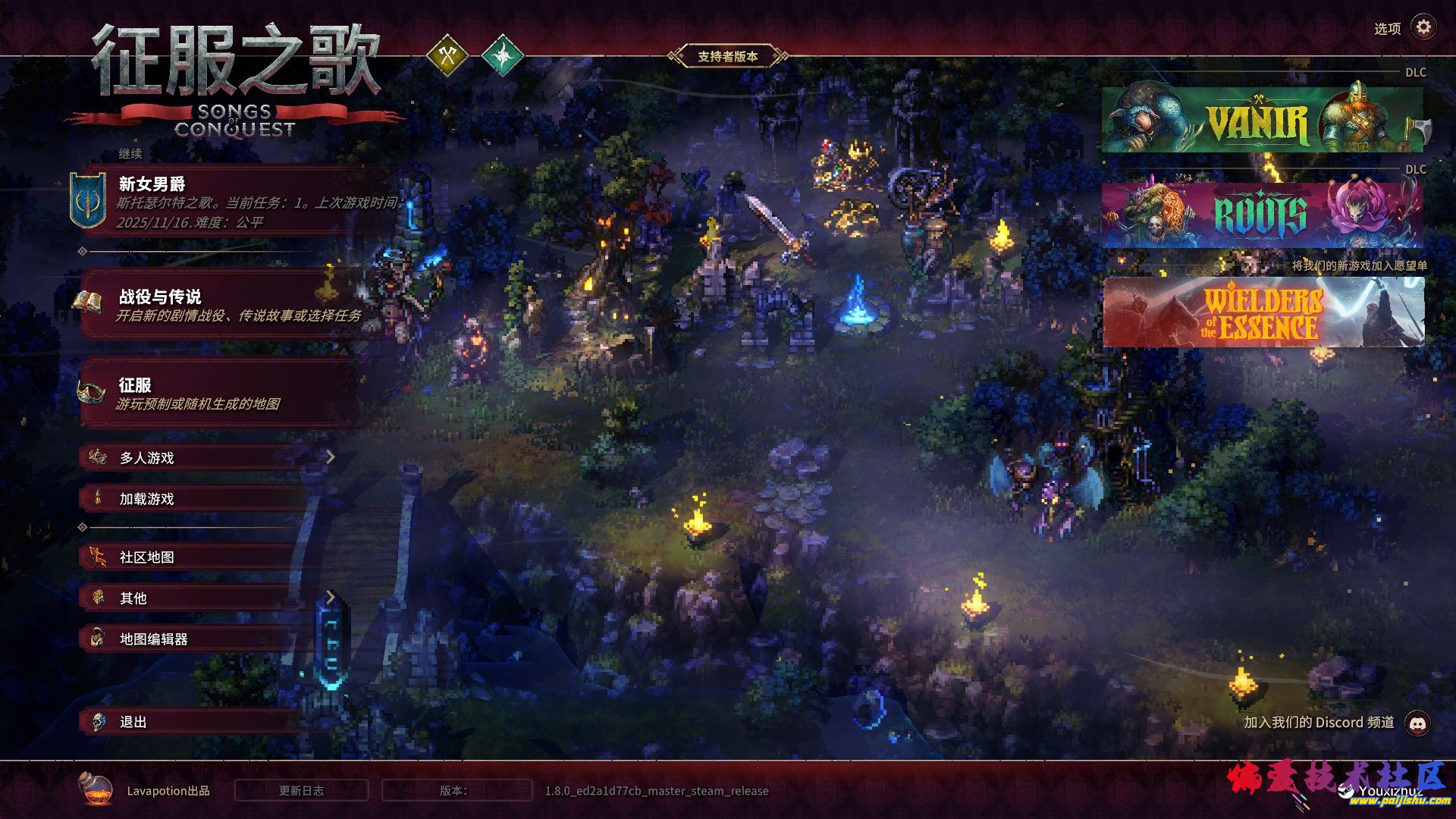Expand the 其他 submenu

(205, 598)
